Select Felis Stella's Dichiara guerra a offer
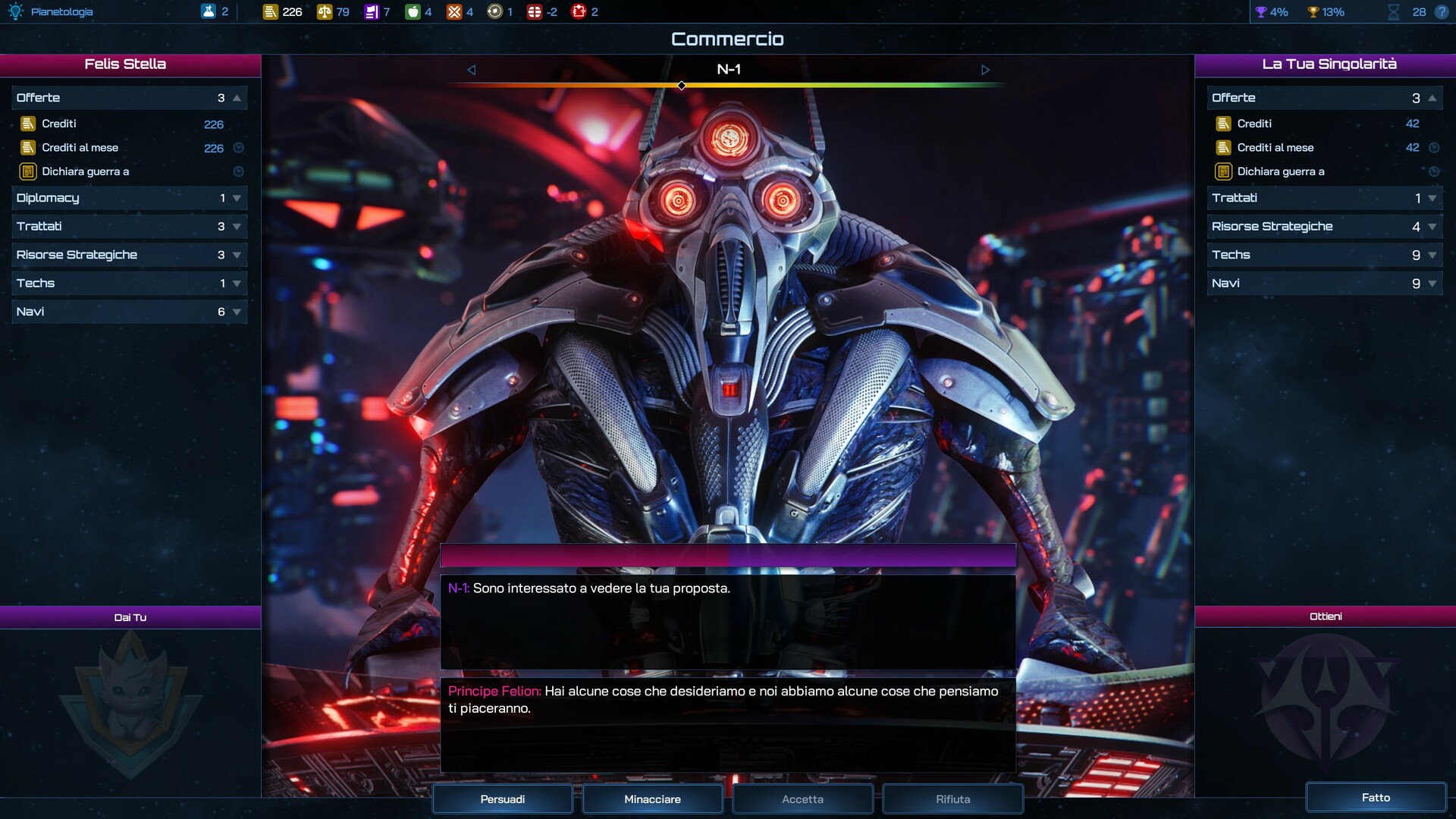 (x=85, y=171)
